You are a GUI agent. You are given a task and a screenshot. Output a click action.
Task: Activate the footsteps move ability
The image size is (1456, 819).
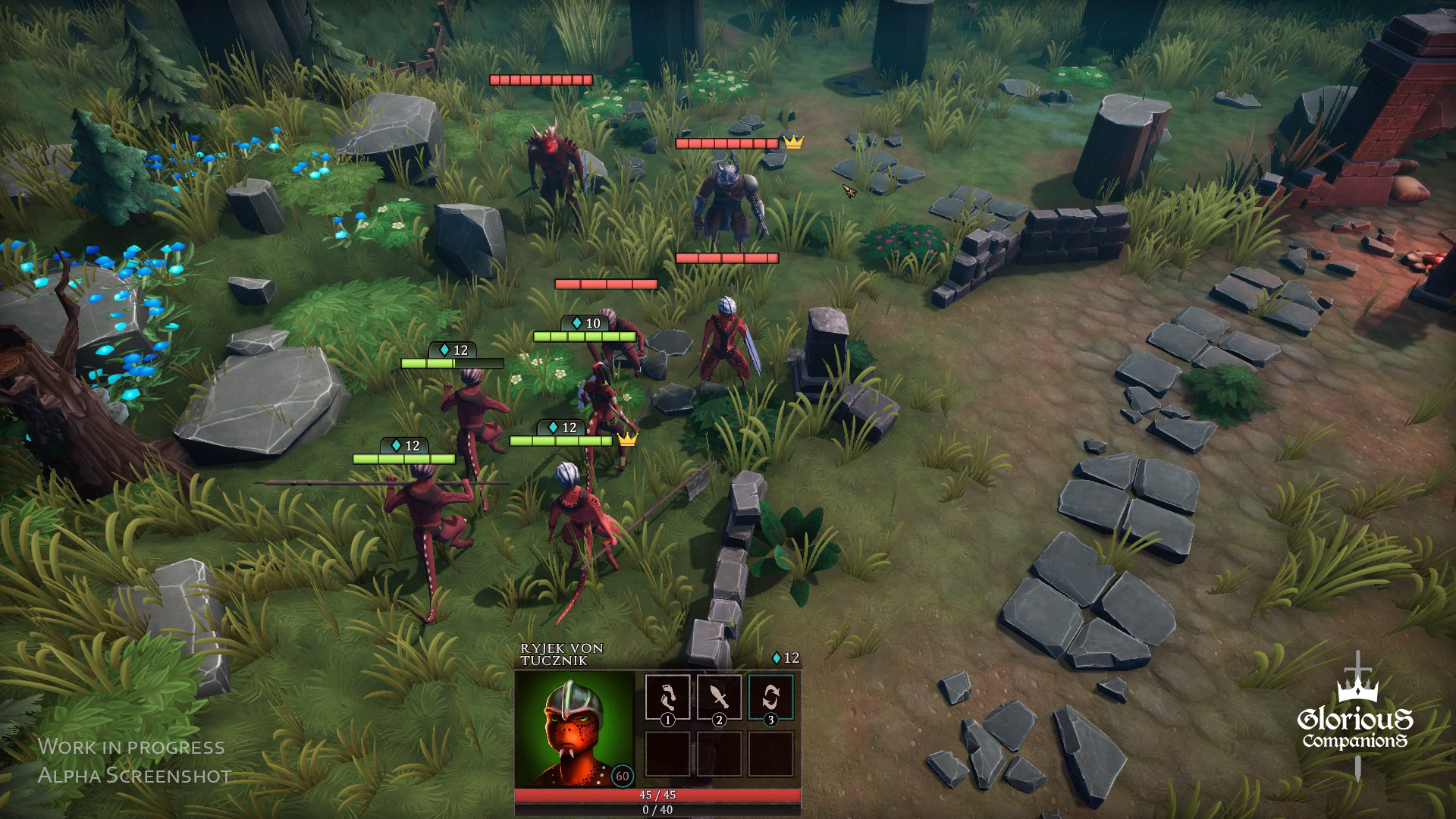(667, 696)
